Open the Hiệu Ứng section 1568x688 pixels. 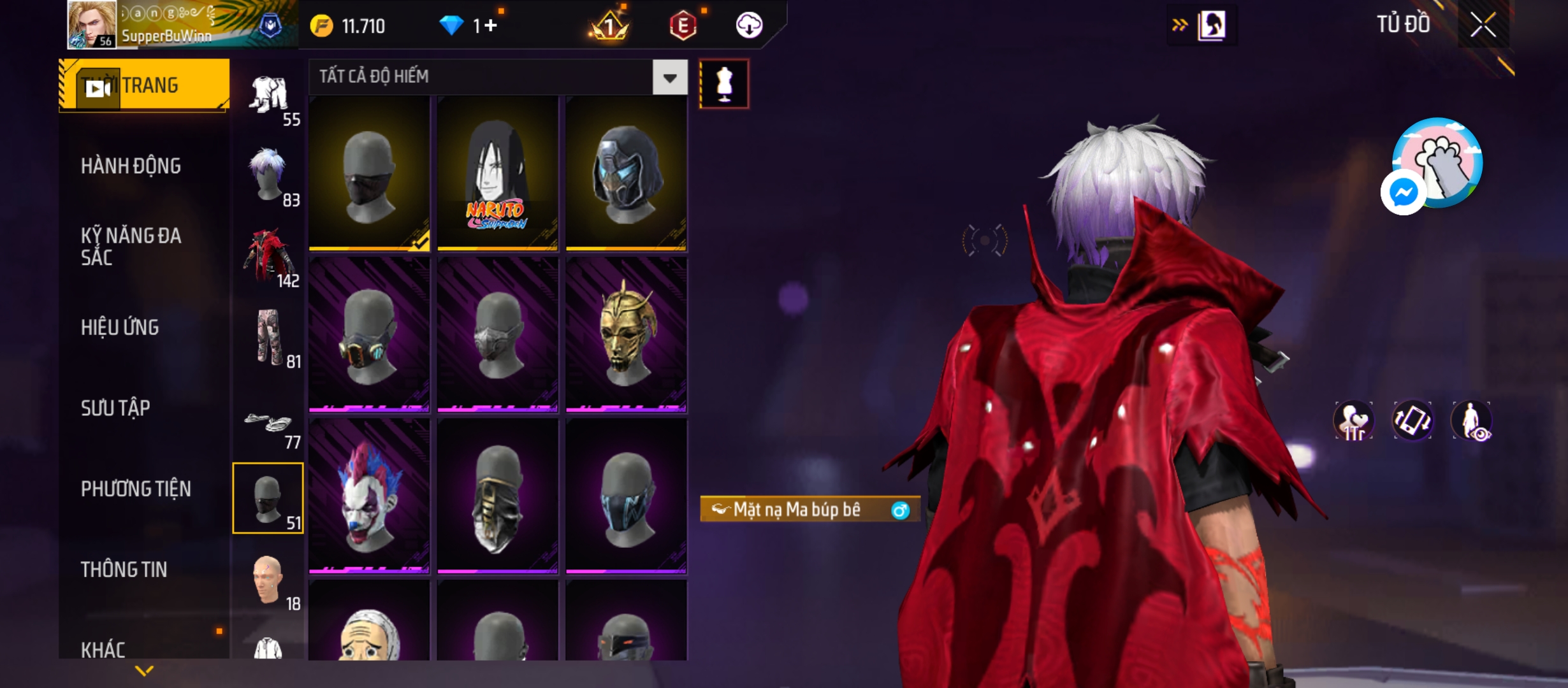pos(120,327)
